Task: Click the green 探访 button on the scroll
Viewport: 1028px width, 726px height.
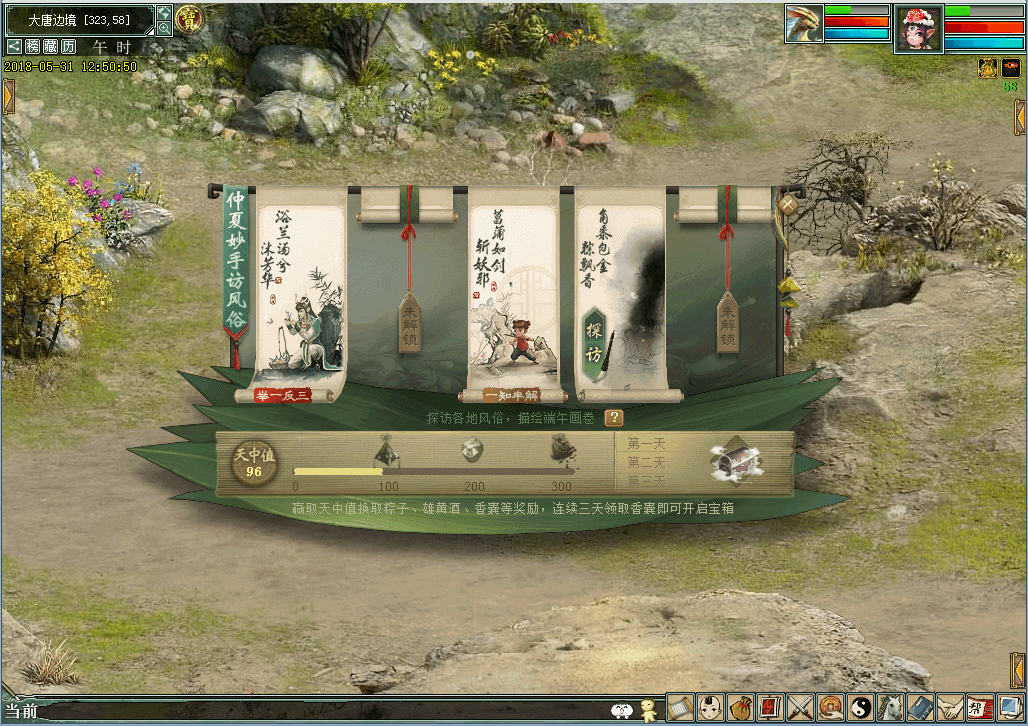Action: pos(594,342)
